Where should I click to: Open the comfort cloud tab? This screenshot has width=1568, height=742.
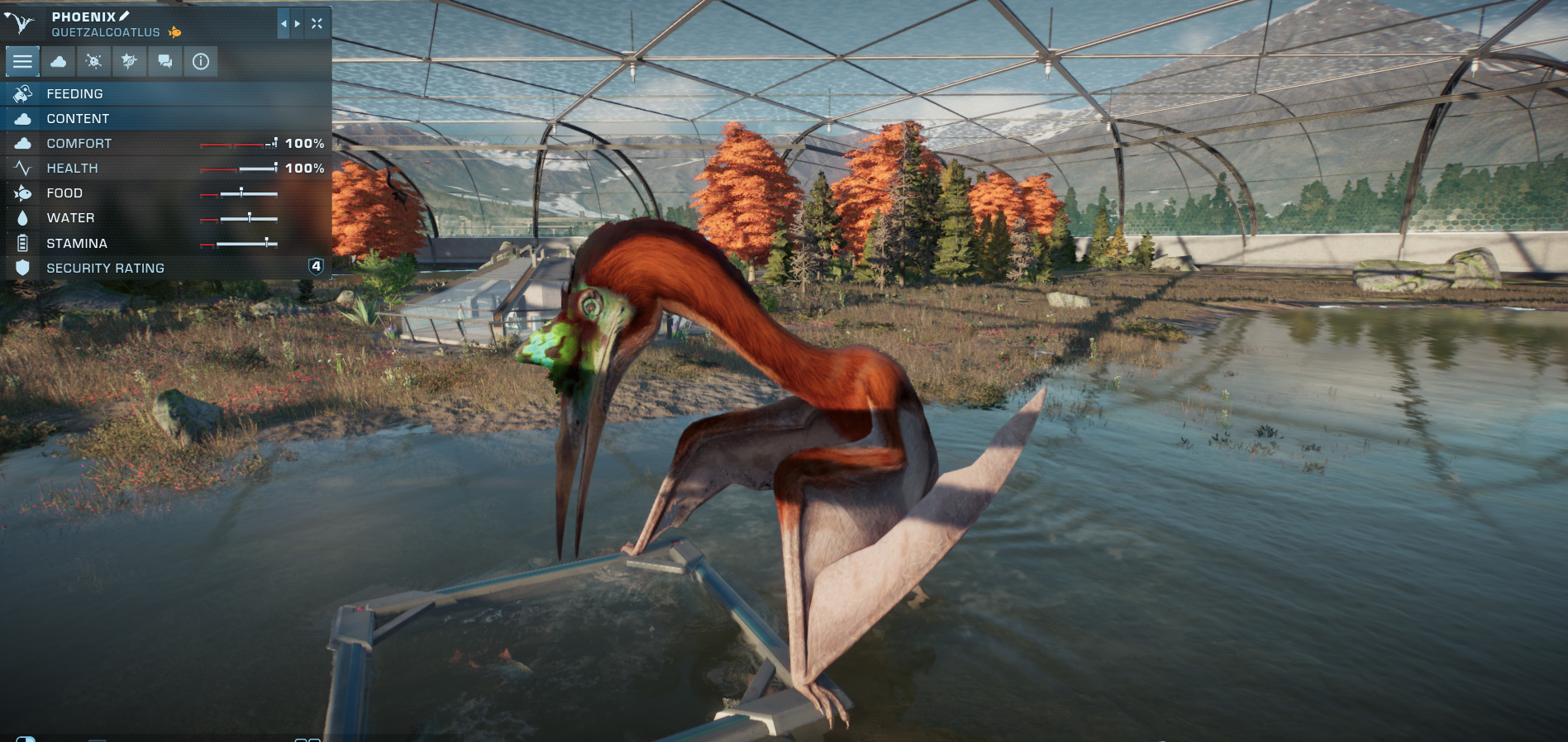tap(58, 61)
